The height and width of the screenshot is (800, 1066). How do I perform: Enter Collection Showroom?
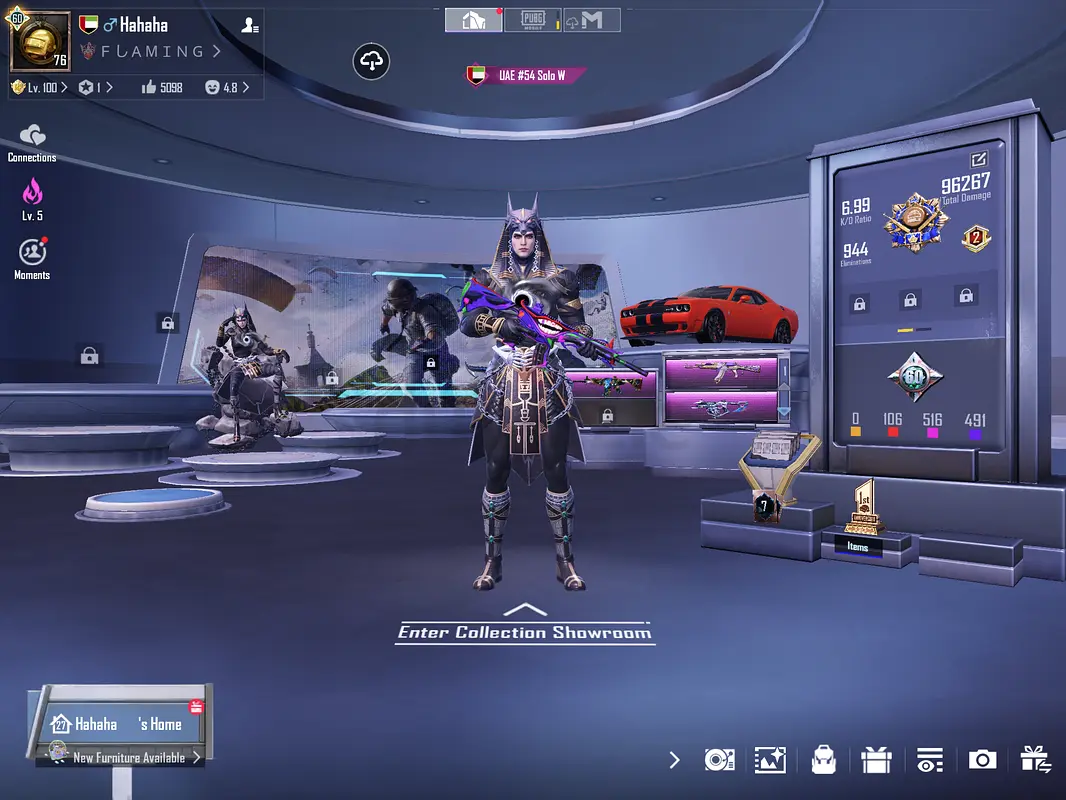[x=524, y=630]
